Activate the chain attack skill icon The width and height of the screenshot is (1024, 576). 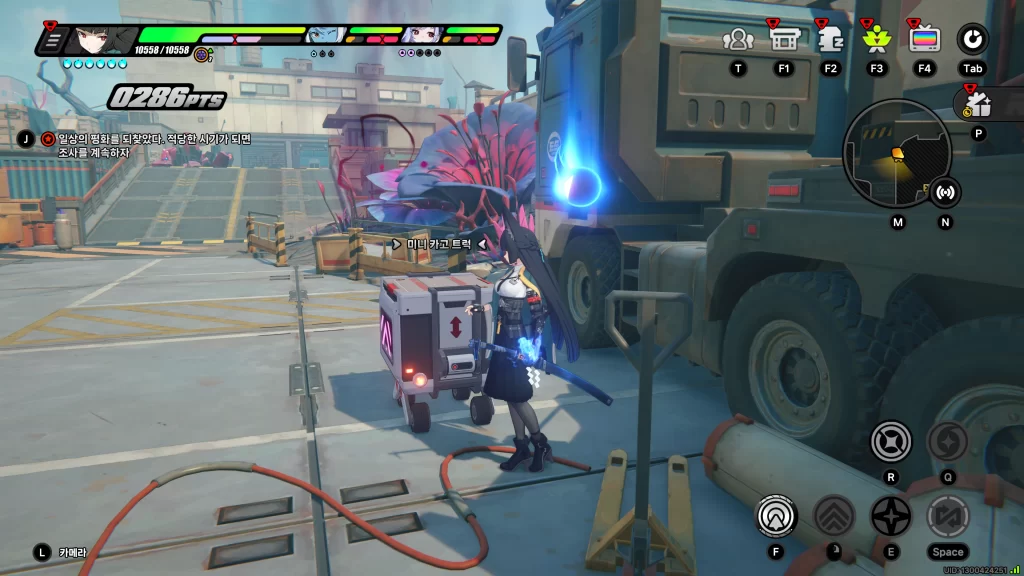(x=890, y=441)
